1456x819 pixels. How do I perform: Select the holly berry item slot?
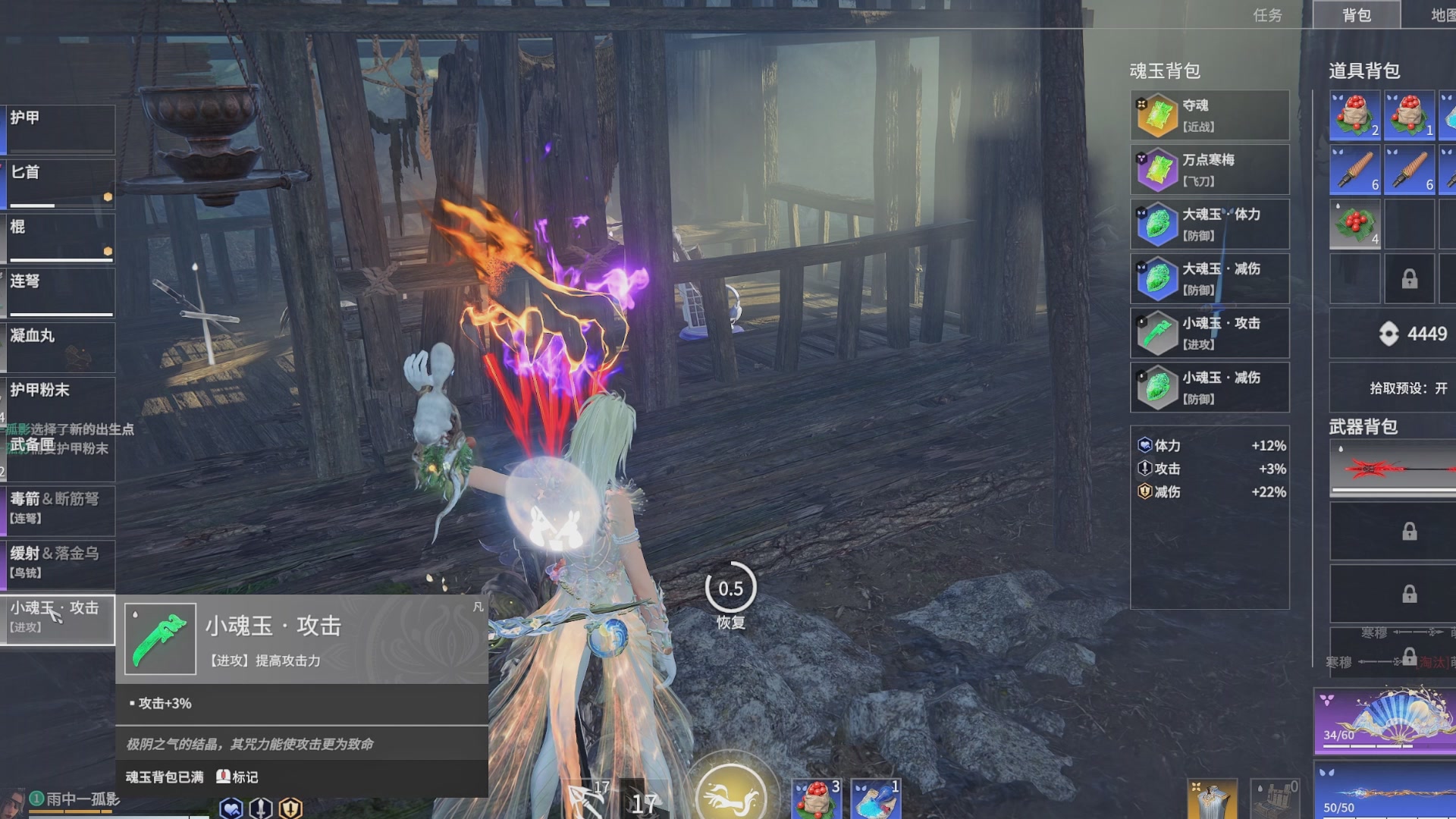point(1354,225)
